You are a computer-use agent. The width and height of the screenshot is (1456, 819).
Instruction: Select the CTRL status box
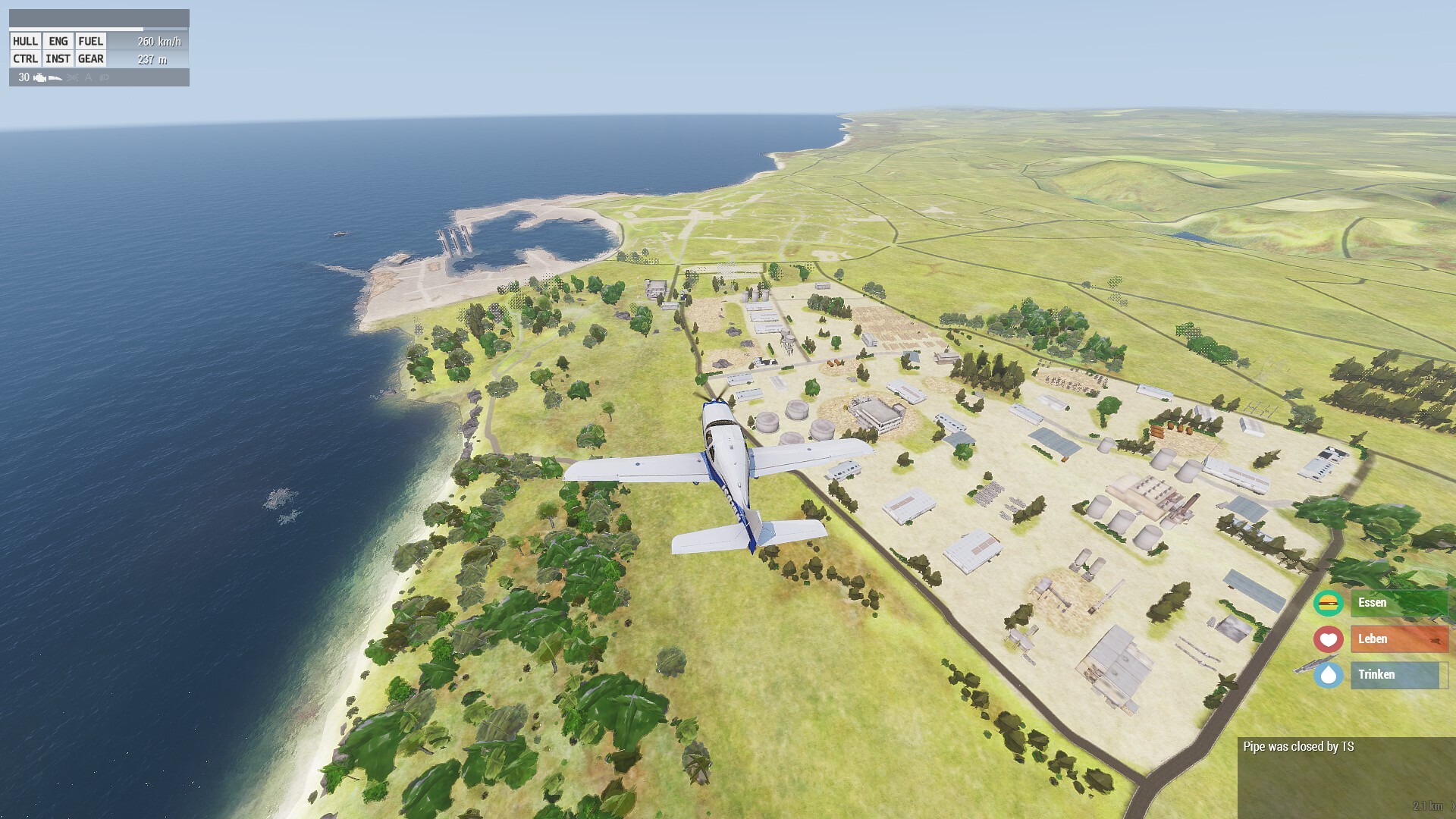point(25,59)
